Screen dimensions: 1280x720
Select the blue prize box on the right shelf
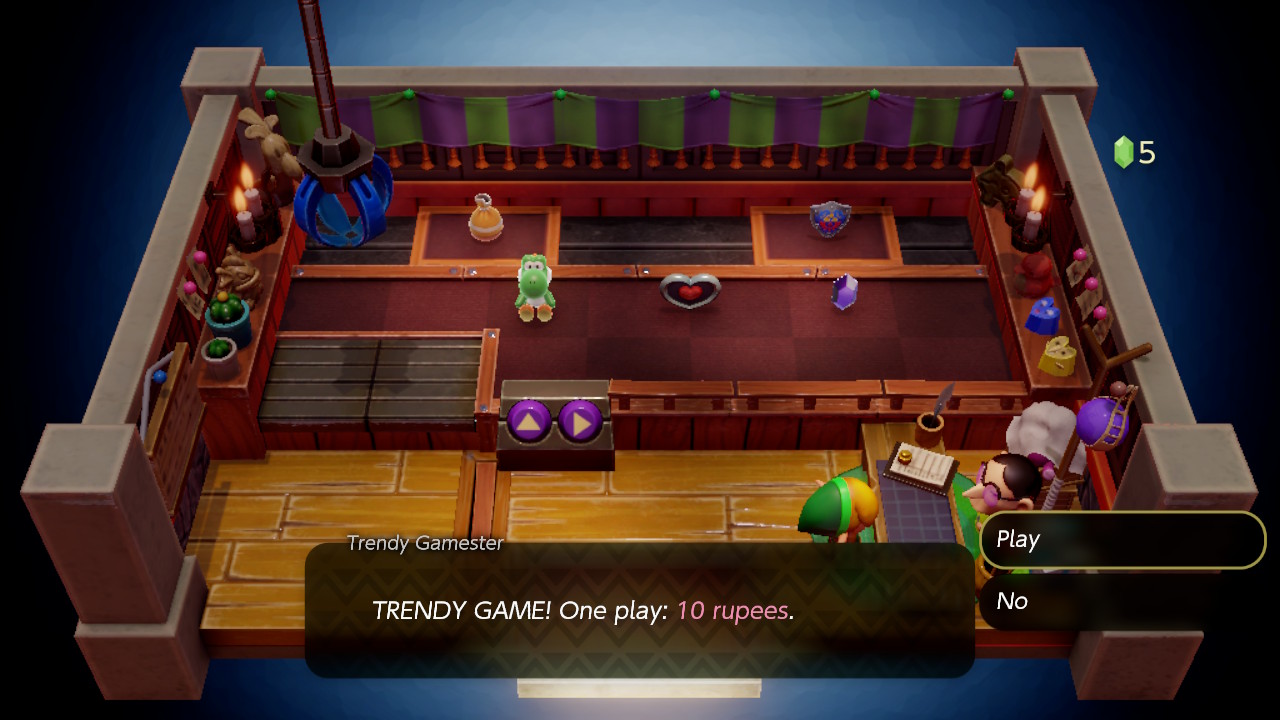[1040, 318]
